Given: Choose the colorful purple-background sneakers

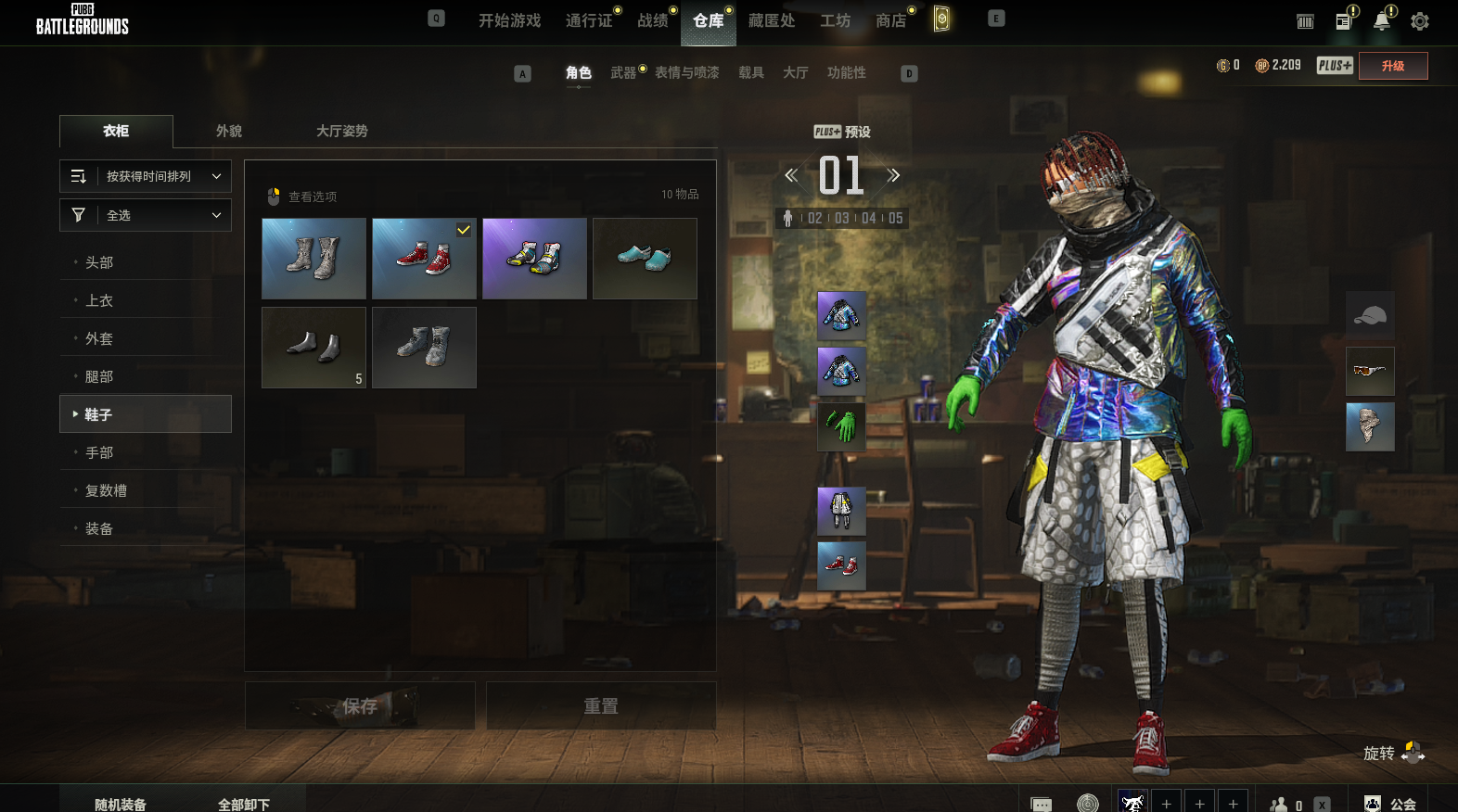Looking at the screenshot, I should [534, 259].
